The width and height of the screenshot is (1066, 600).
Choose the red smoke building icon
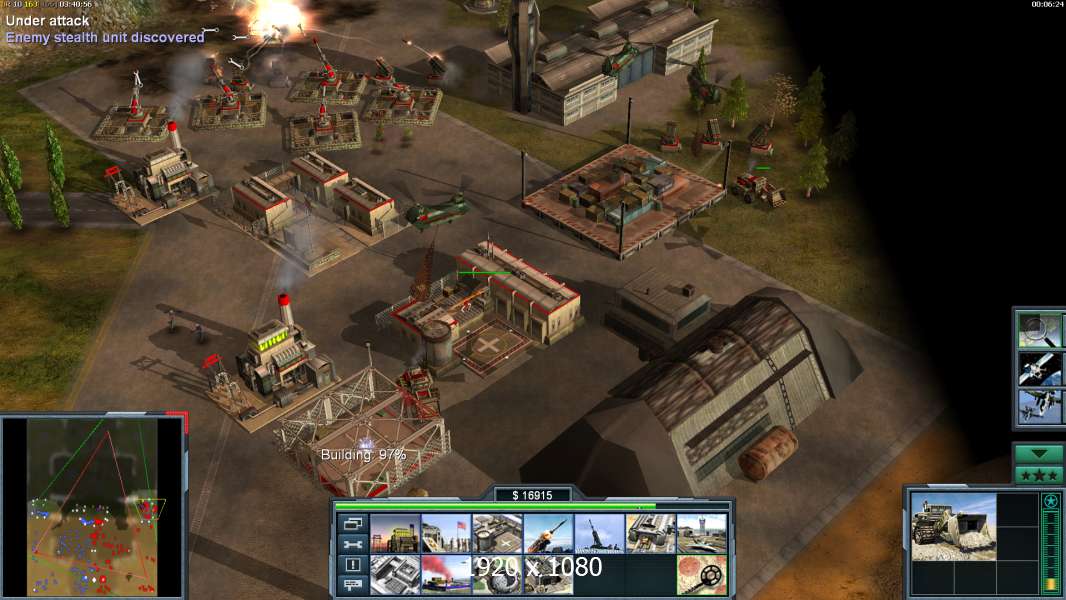click(x=446, y=574)
